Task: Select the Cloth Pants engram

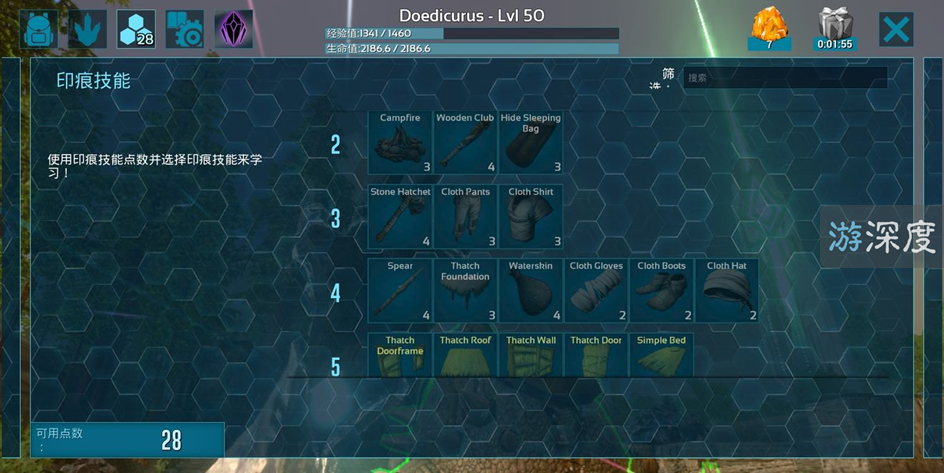Action: coord(465,217)
